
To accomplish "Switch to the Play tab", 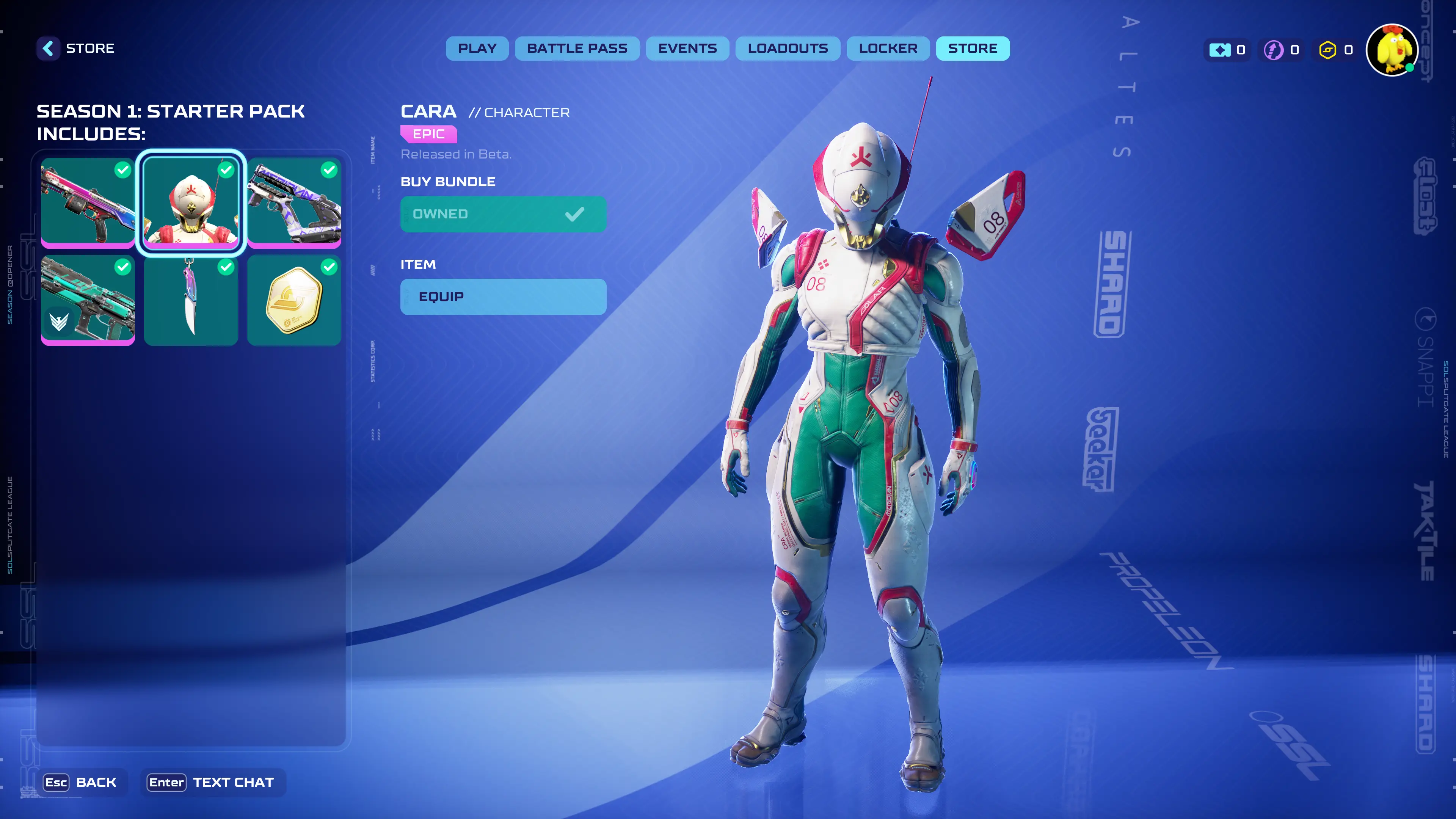I will pos(477,49).
